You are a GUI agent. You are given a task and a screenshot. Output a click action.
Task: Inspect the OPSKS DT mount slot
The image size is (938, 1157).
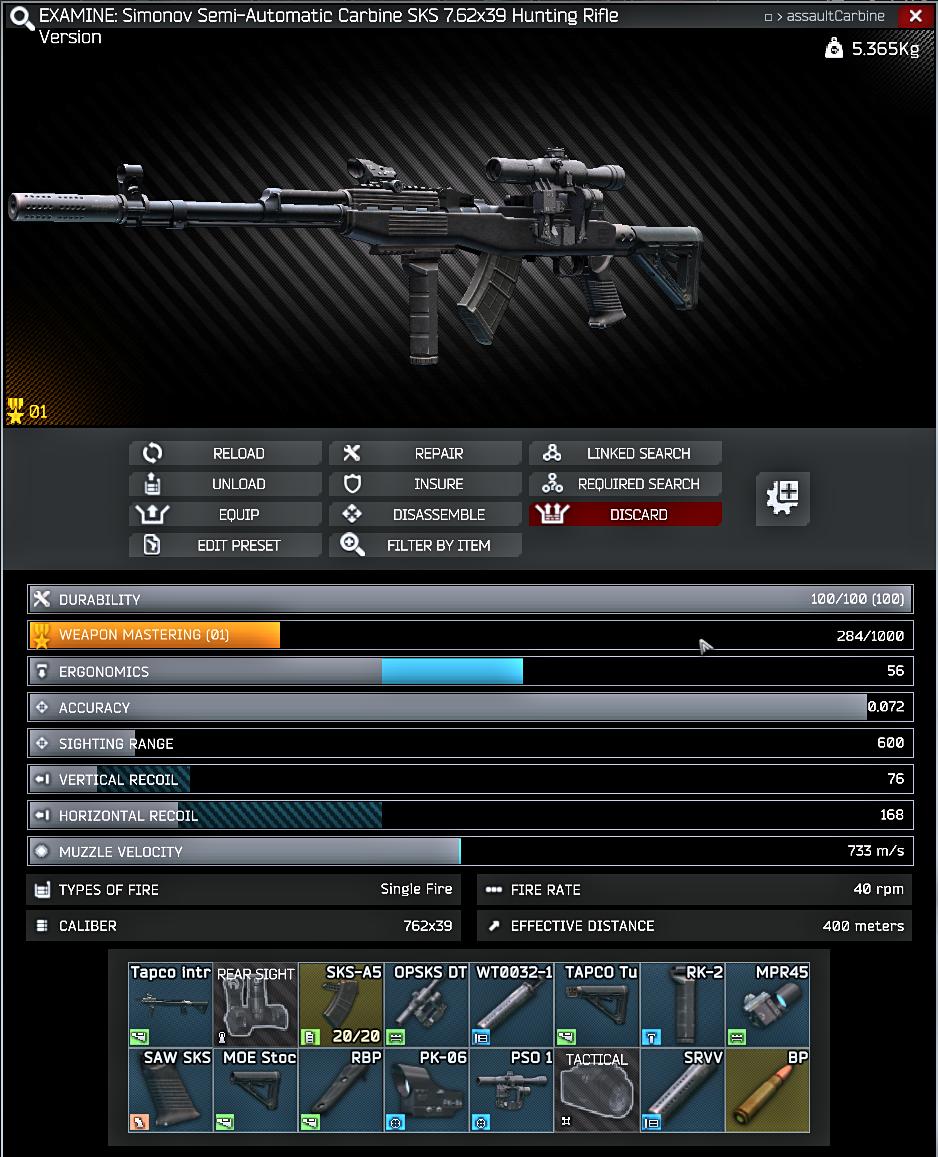(x=427, y=1005)
